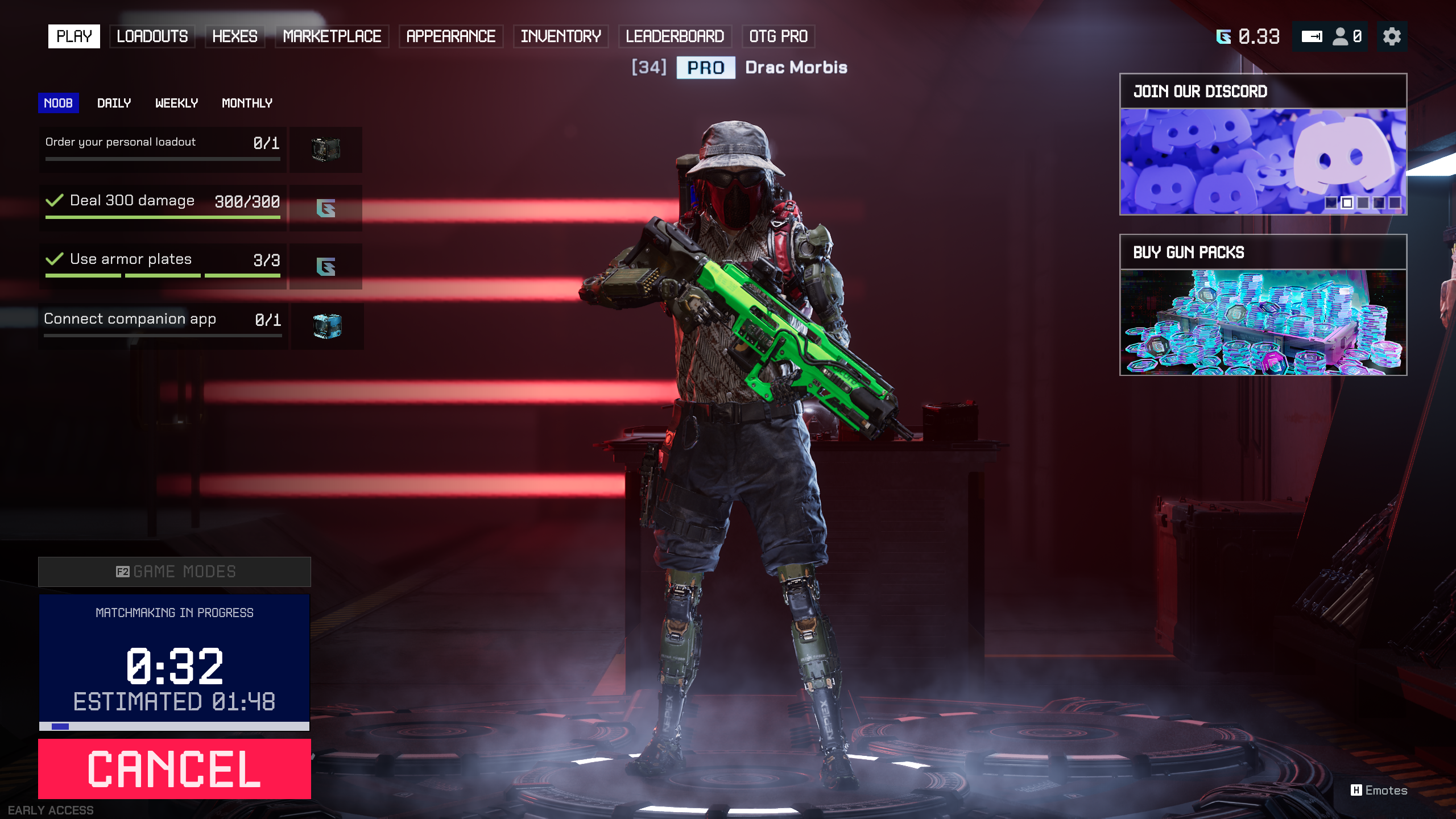1456x819 pixels.
Task: Open the Inventory screen
Action: (560, 36)
